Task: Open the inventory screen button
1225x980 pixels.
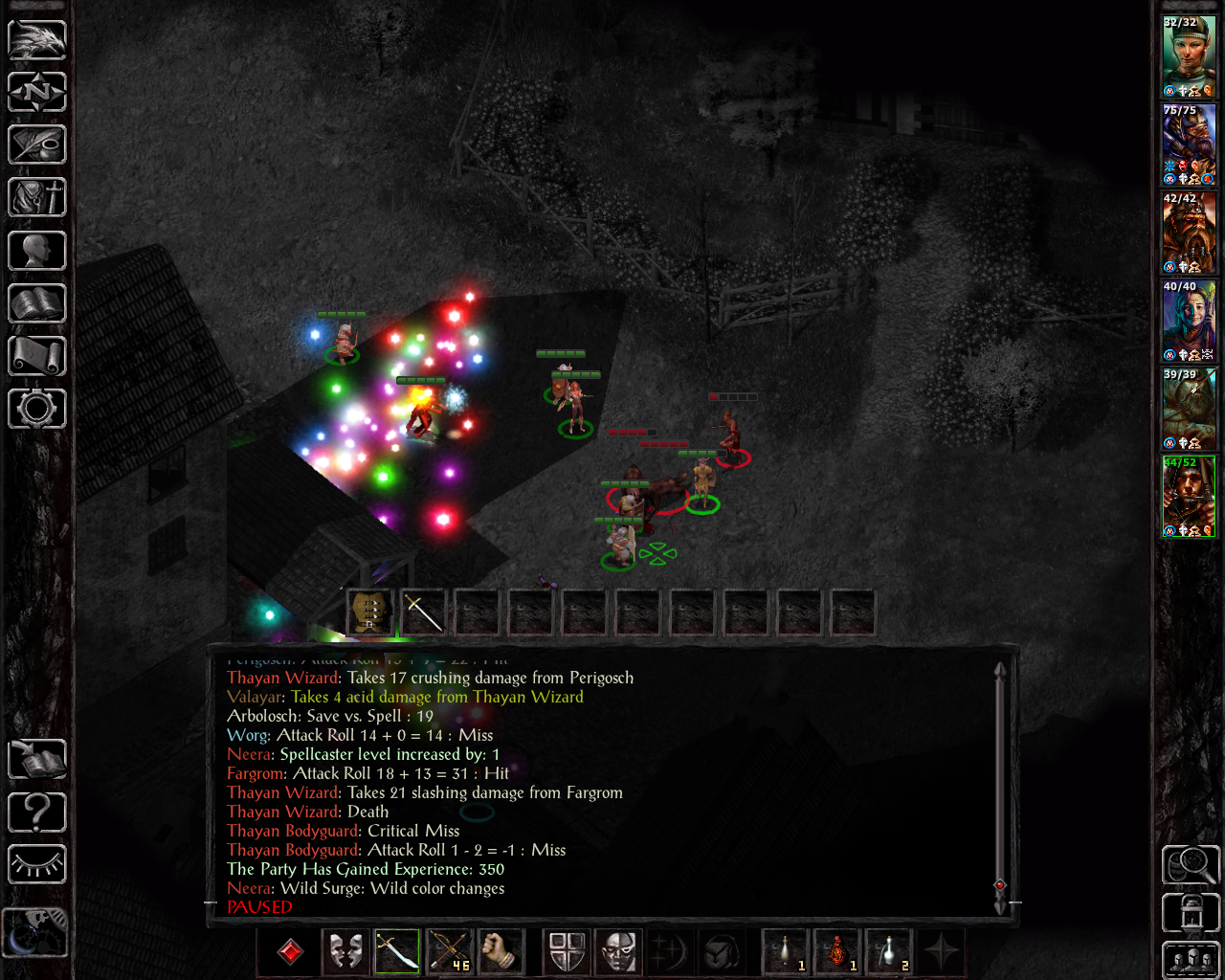Action: [x=37, y=198]
